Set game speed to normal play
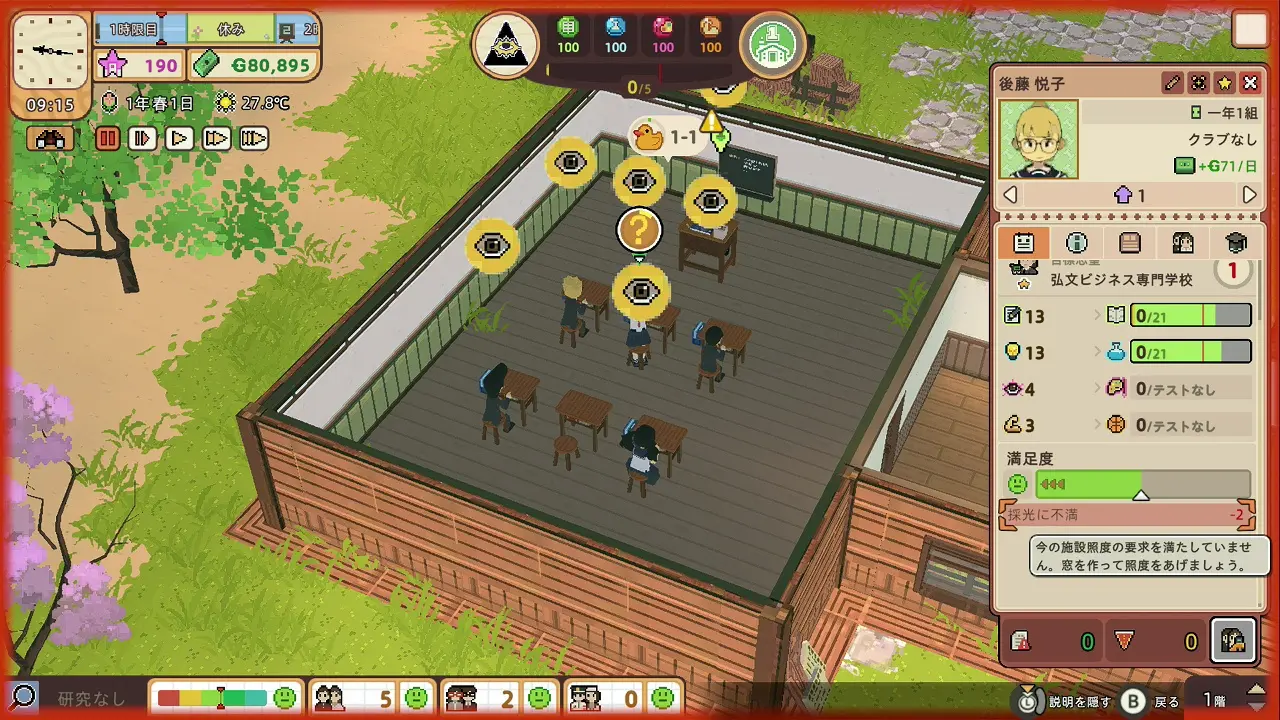 180,139
